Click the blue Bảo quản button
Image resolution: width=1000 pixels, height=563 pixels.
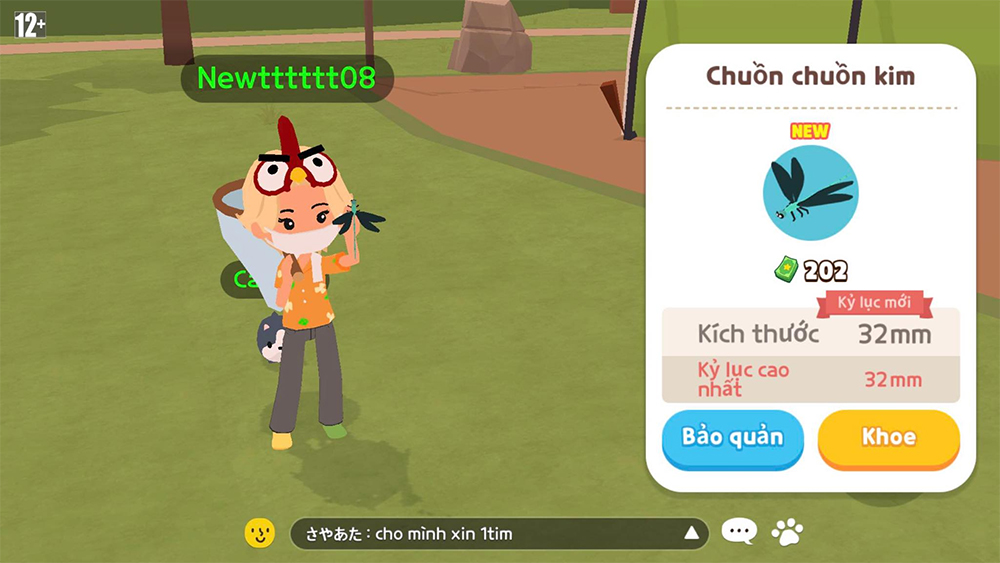tap(732, 437)
